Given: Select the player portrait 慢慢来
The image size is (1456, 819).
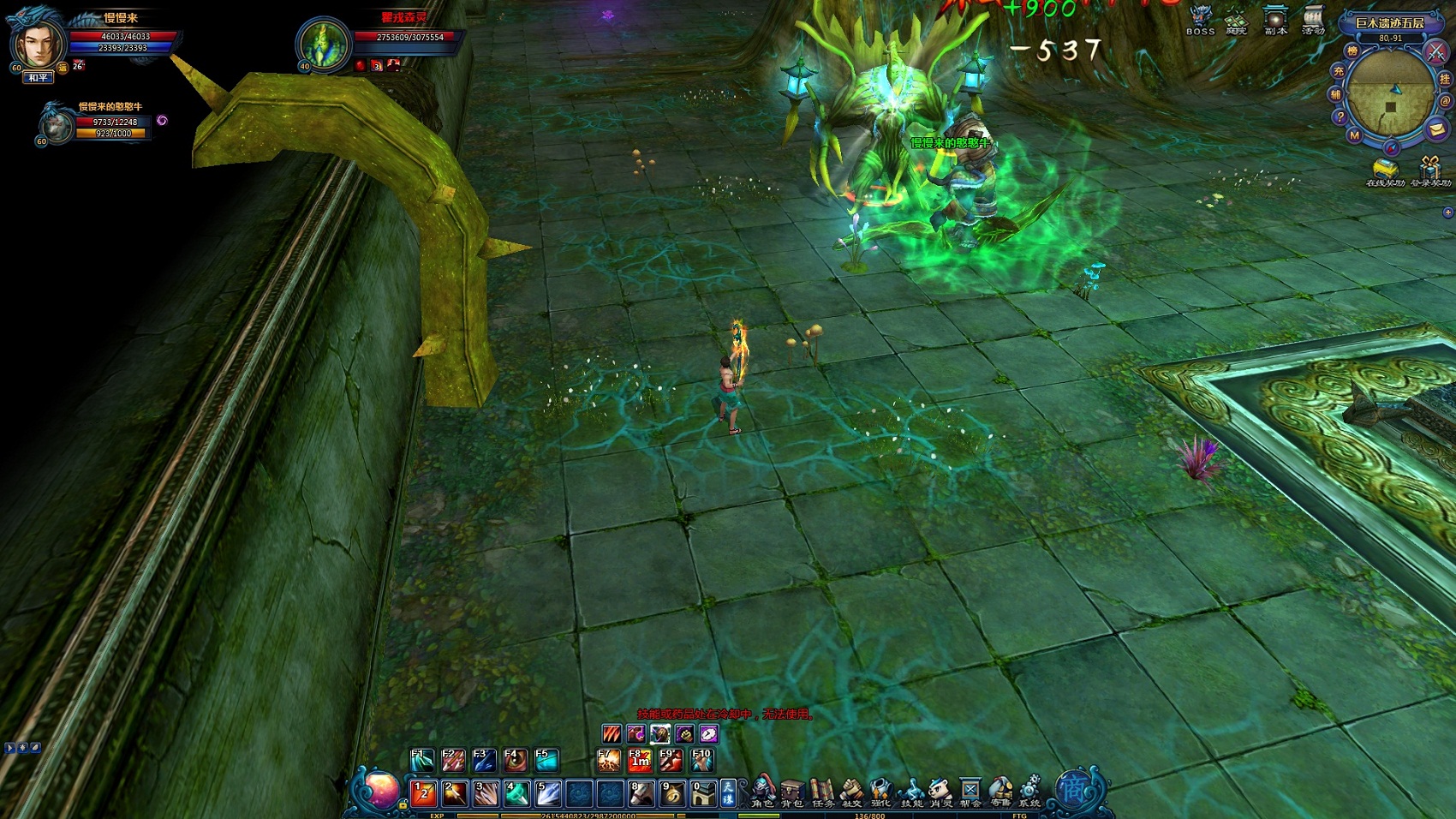Looking at the screenshot, I should point(39,43).
